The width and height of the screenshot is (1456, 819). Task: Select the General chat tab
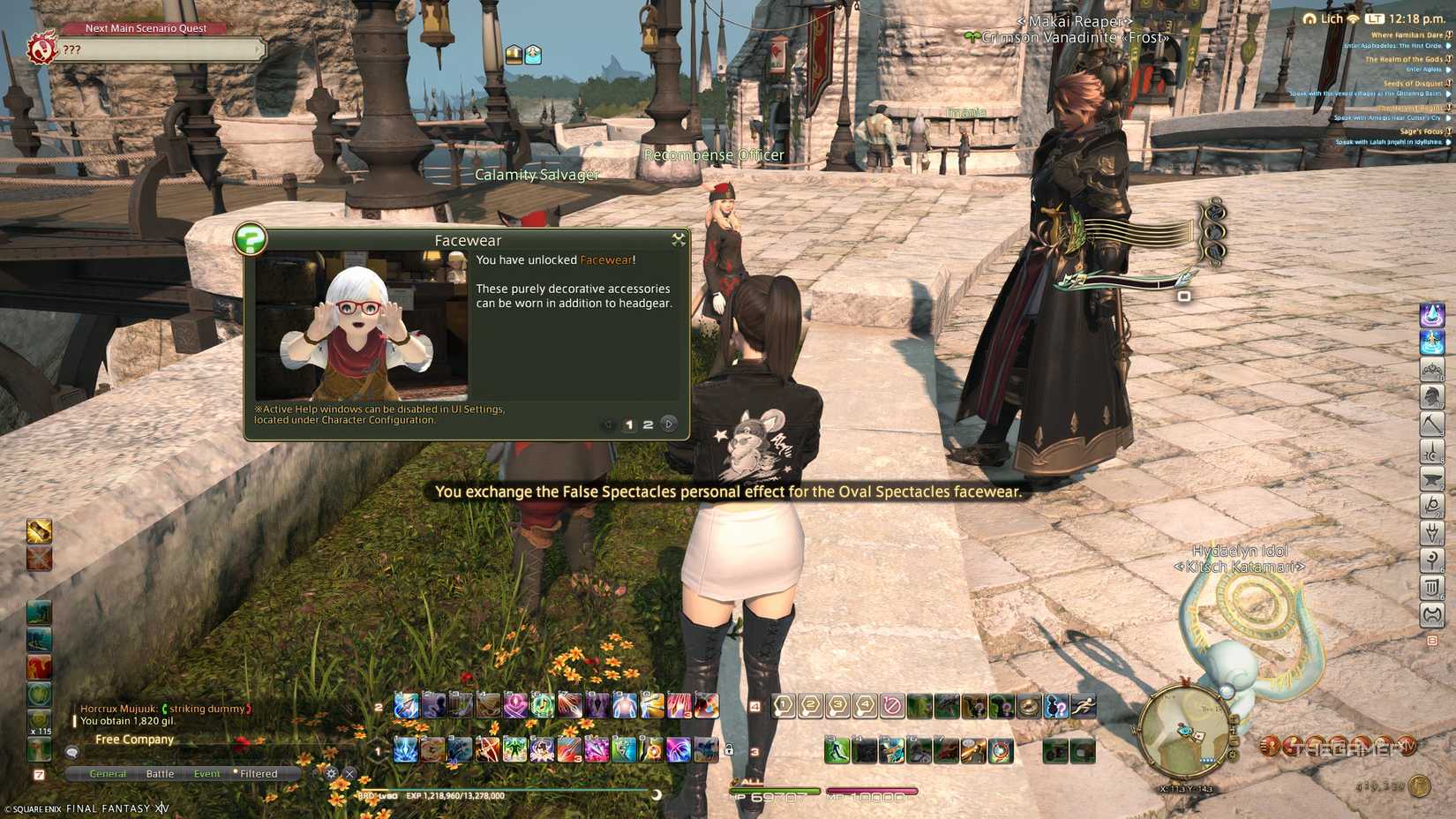point(108,773)
